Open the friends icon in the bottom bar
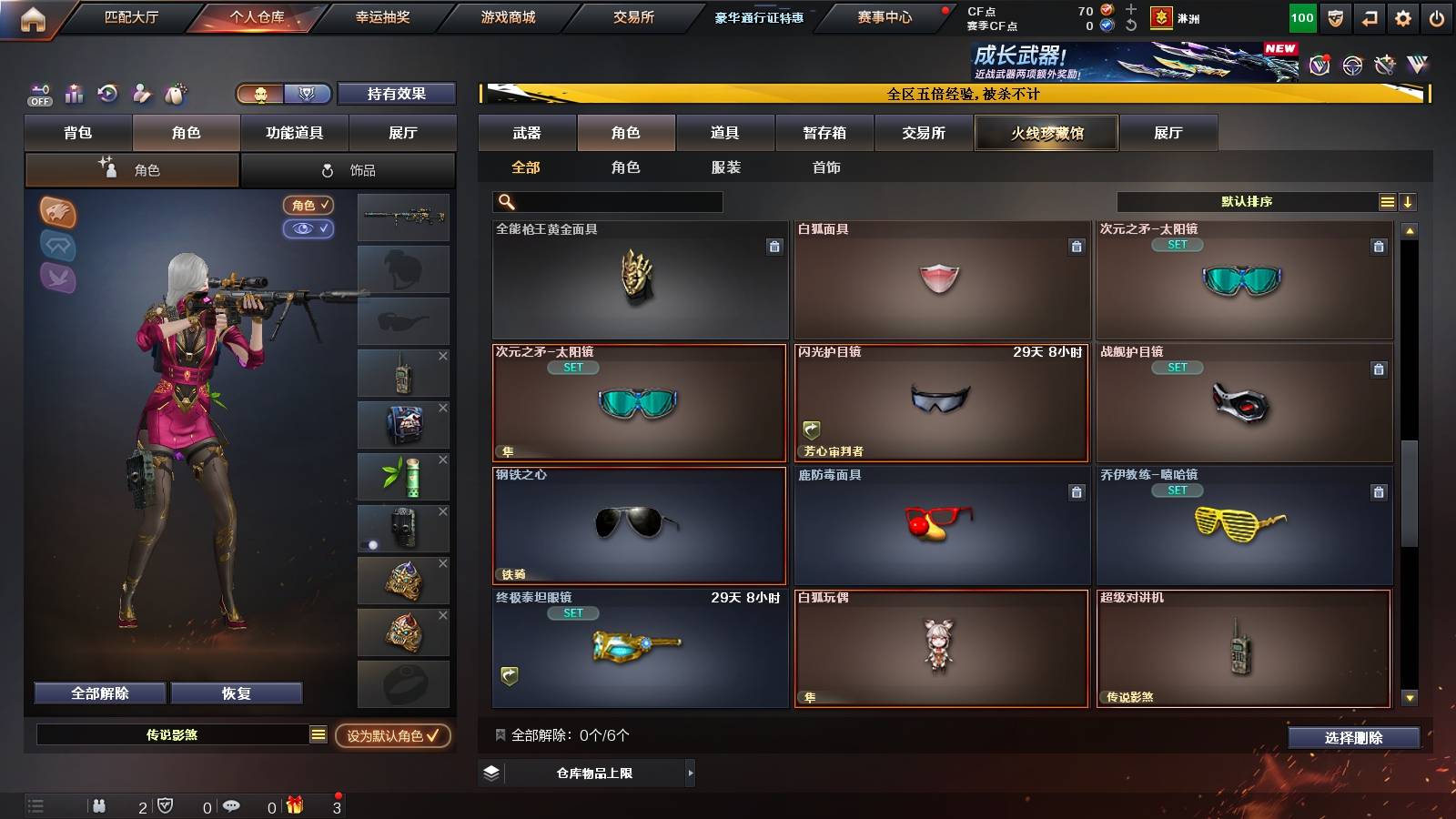This screenshot has height=819, width=1456. coord(99,804)
